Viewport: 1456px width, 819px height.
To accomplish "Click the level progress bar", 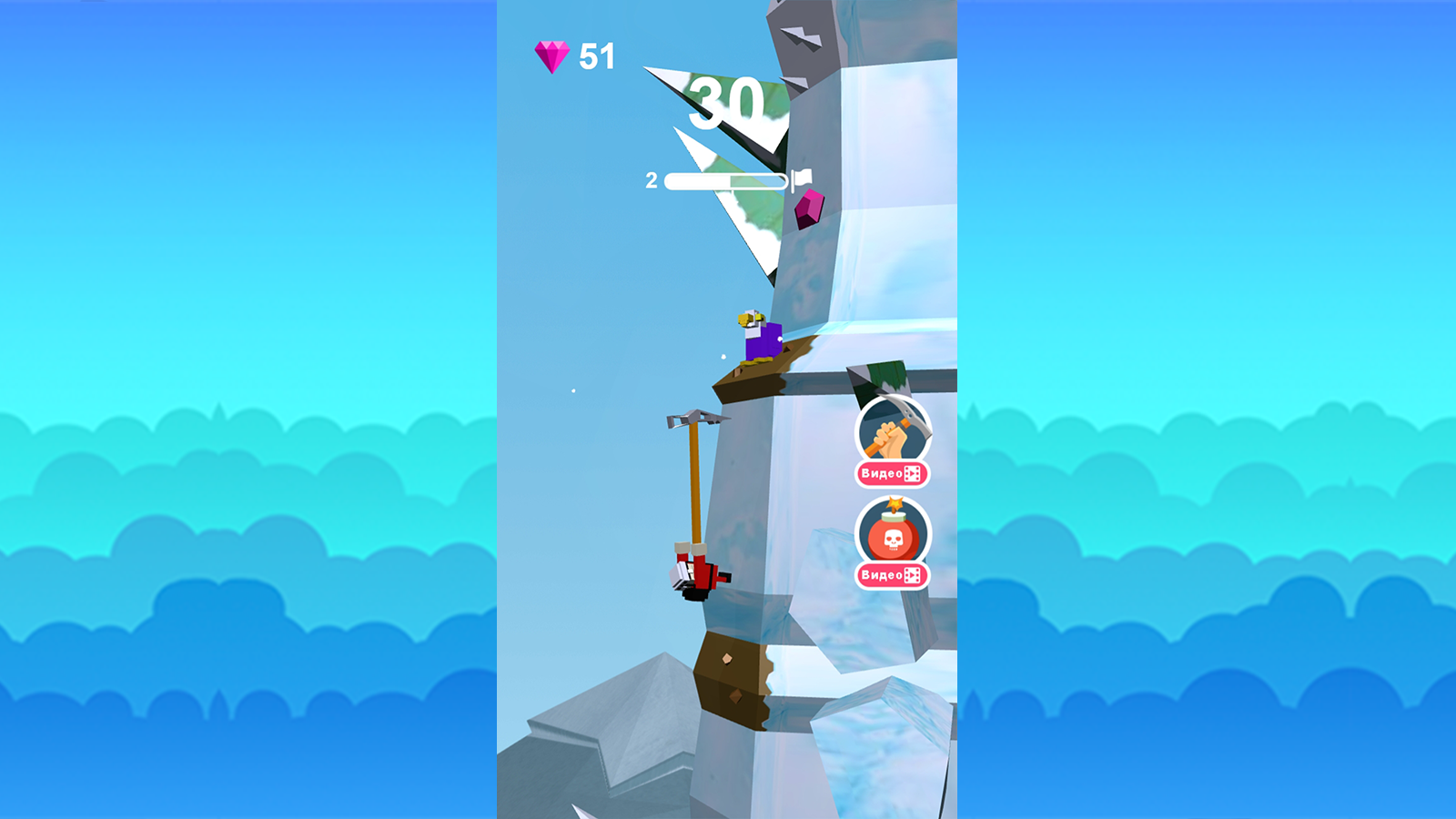I will tap(728, 179).
